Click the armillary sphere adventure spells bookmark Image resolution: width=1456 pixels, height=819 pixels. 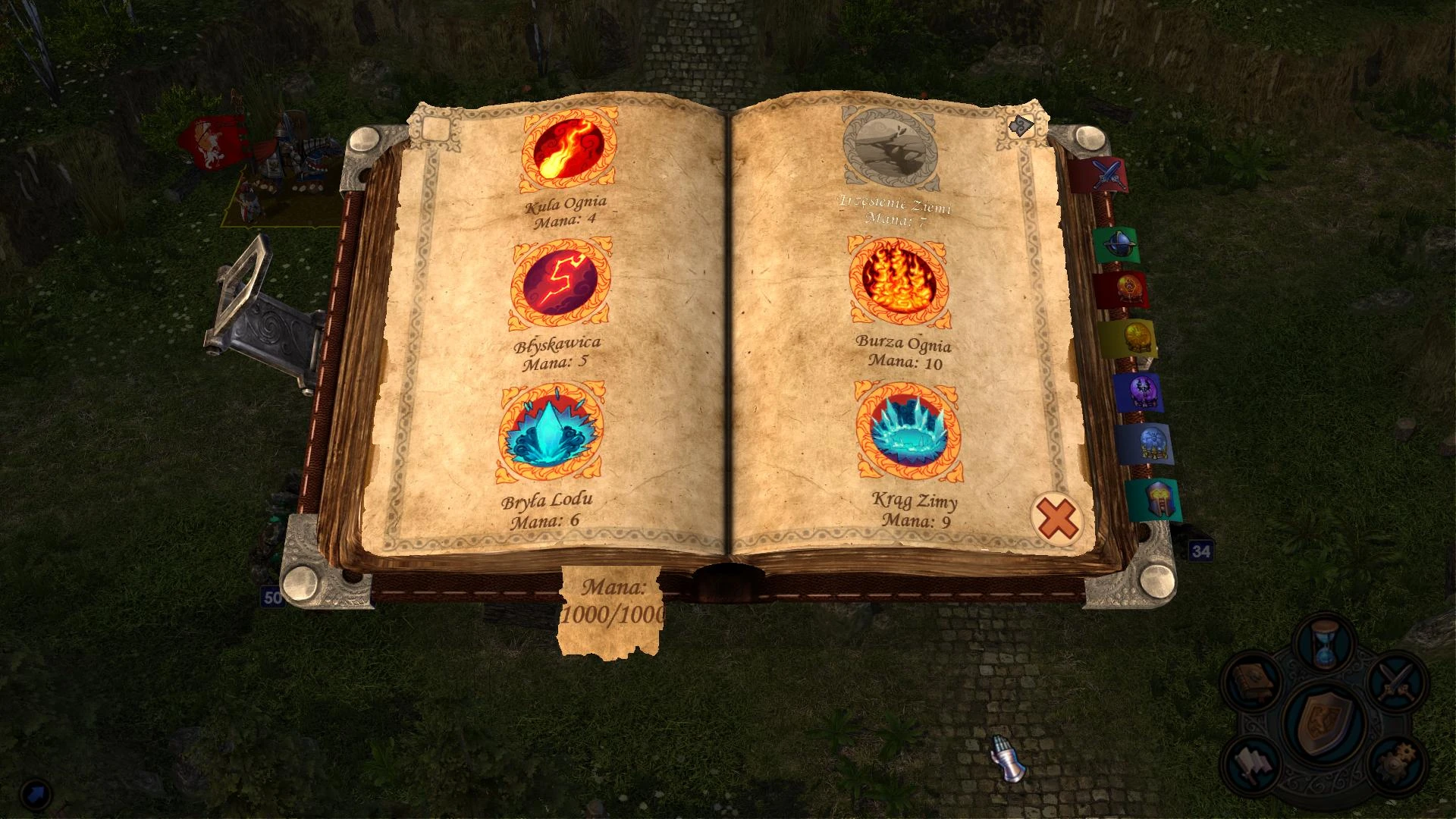coord(1120,242)
